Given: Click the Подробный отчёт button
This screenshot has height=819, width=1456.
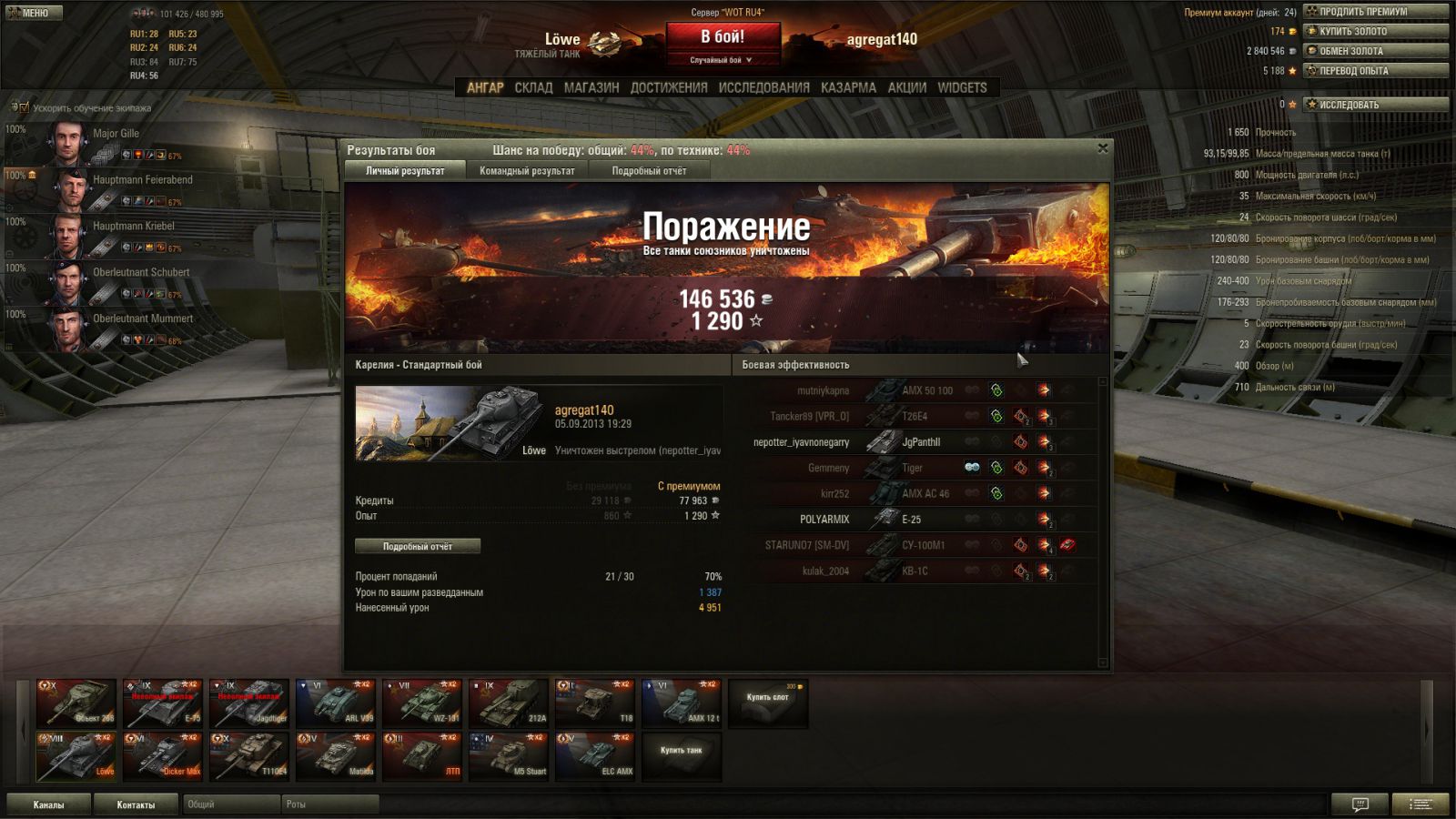Looking at the screenshot, I should point(418,546).
